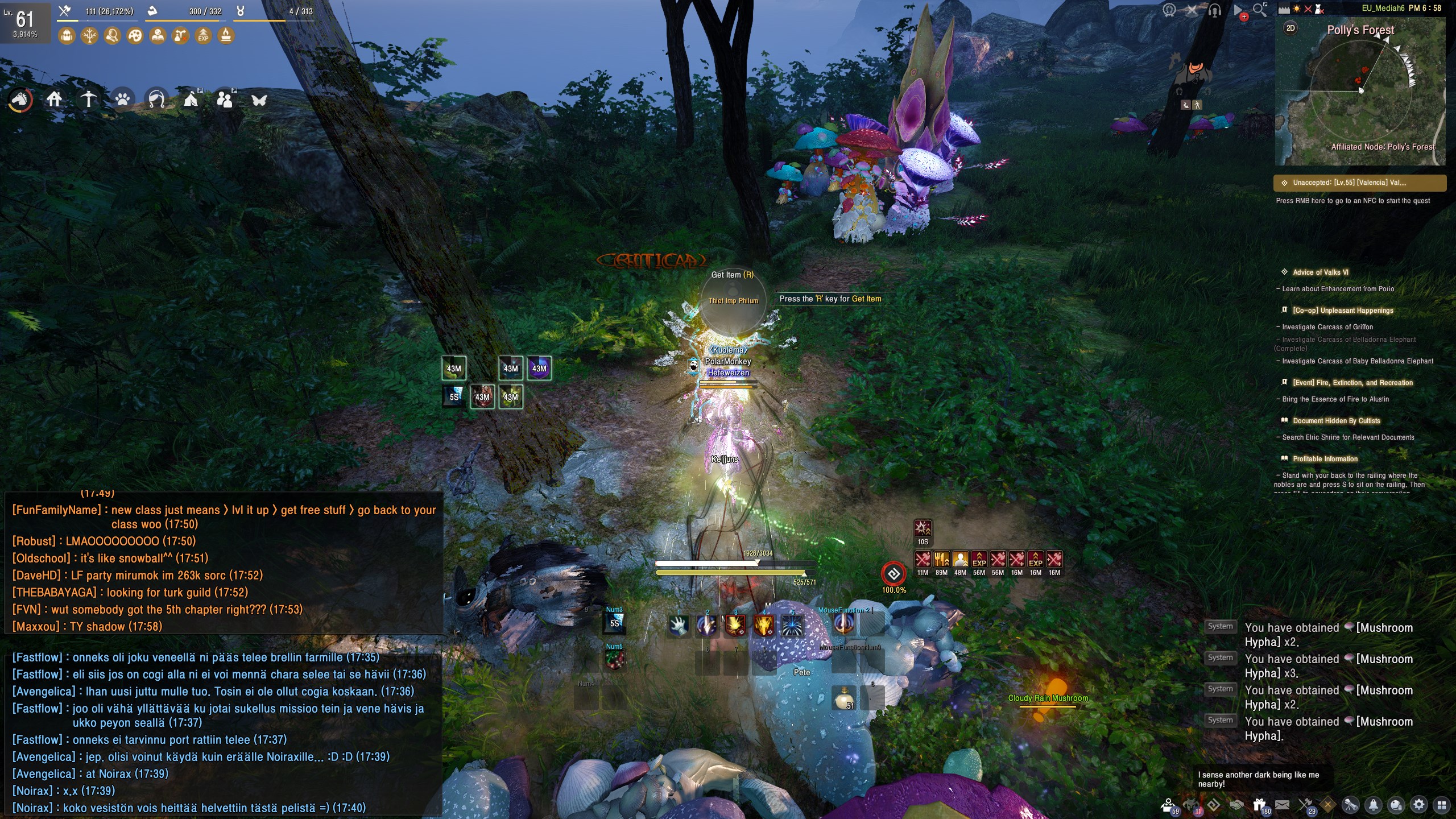Open the butterfly fairy icon
Screen dimensions: 1456x819
click(259, 100)
